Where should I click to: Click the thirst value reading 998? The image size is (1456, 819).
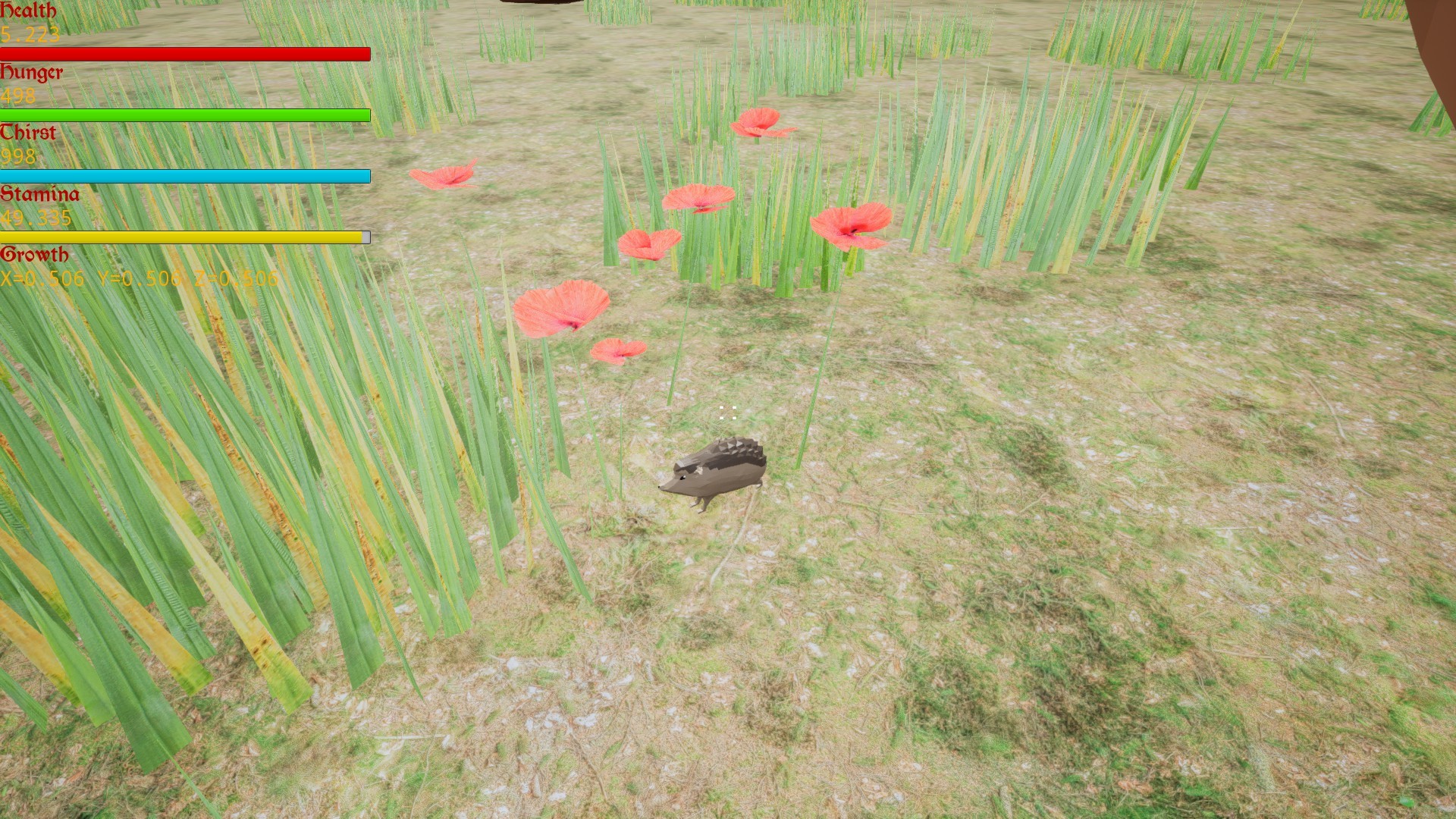(17, 157)
